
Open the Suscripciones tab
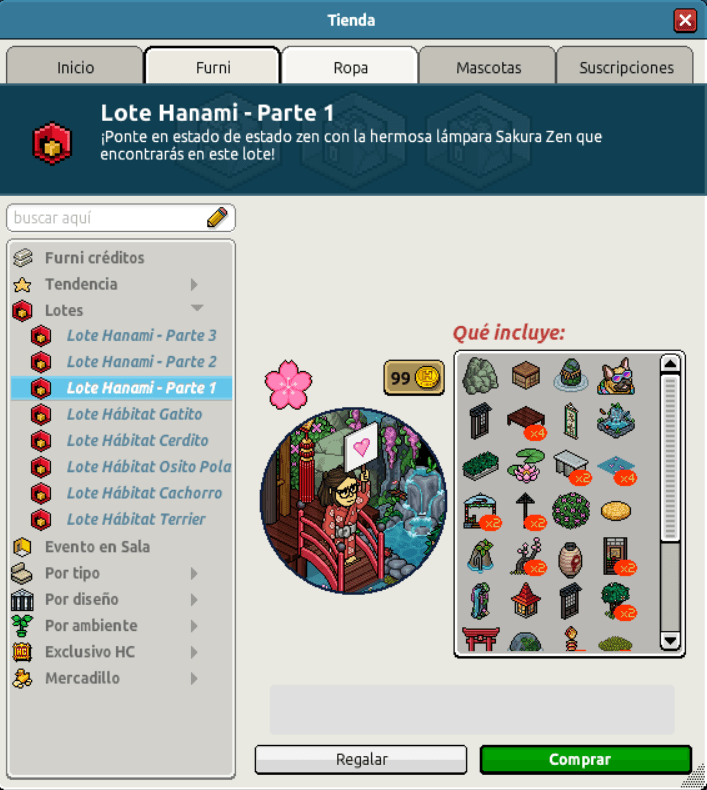click(x=626, y=67)
